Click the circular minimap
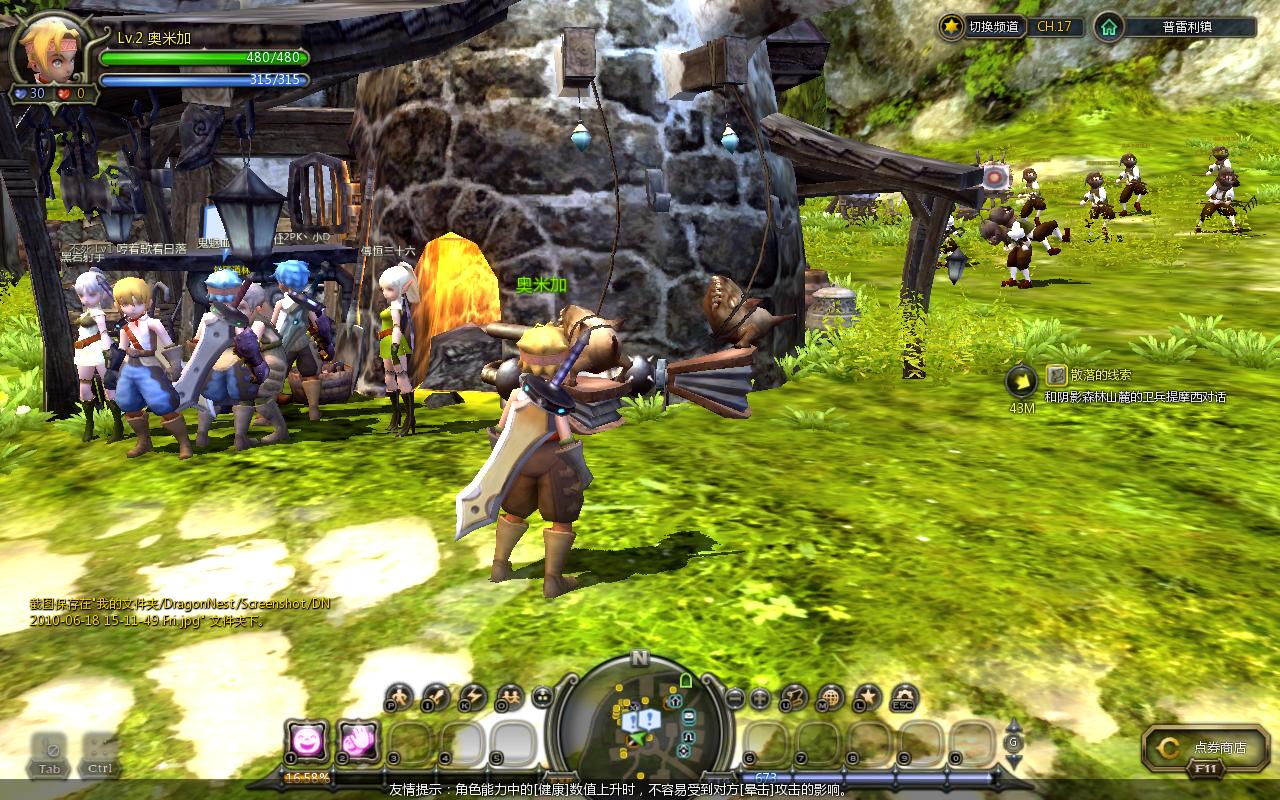1280x800 pixels. point(640,718)
